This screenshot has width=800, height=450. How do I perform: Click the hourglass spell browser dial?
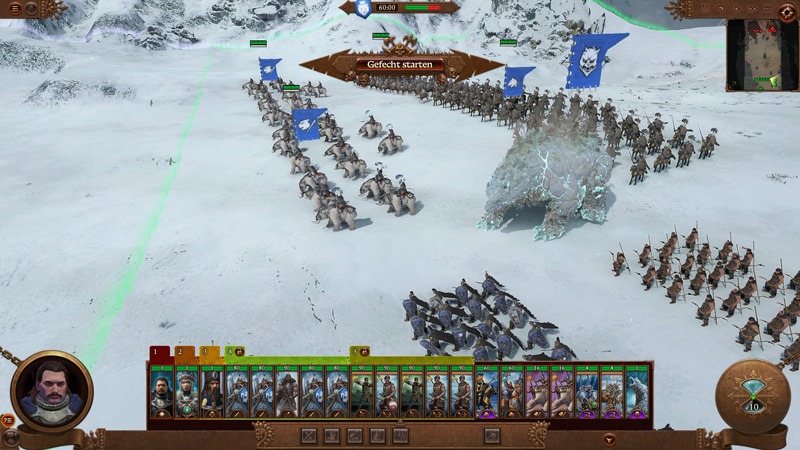pyautogui.click(x=751, y=396)
